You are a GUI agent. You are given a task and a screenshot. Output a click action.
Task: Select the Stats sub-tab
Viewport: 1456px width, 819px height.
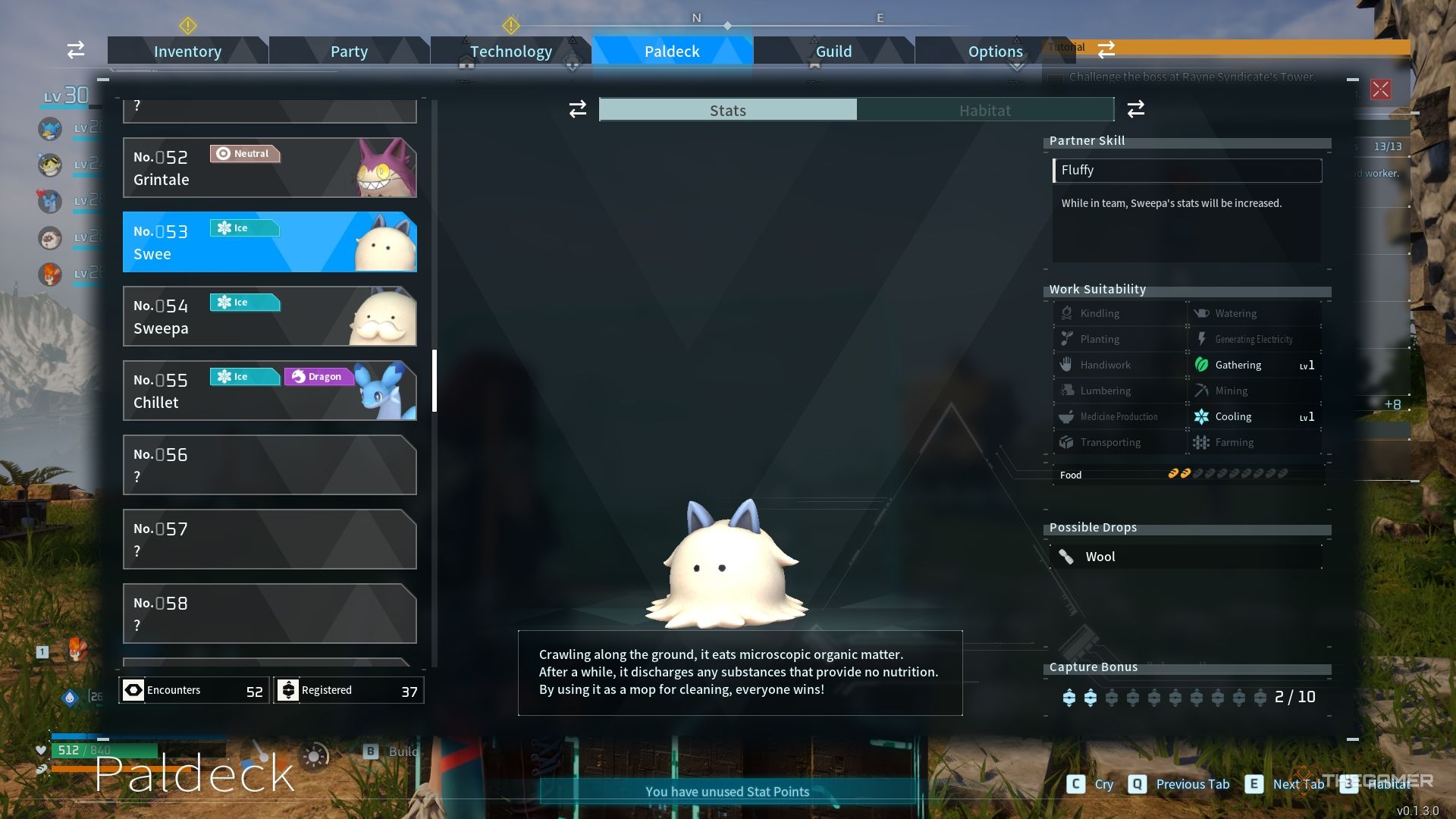(x=728, y=111)
